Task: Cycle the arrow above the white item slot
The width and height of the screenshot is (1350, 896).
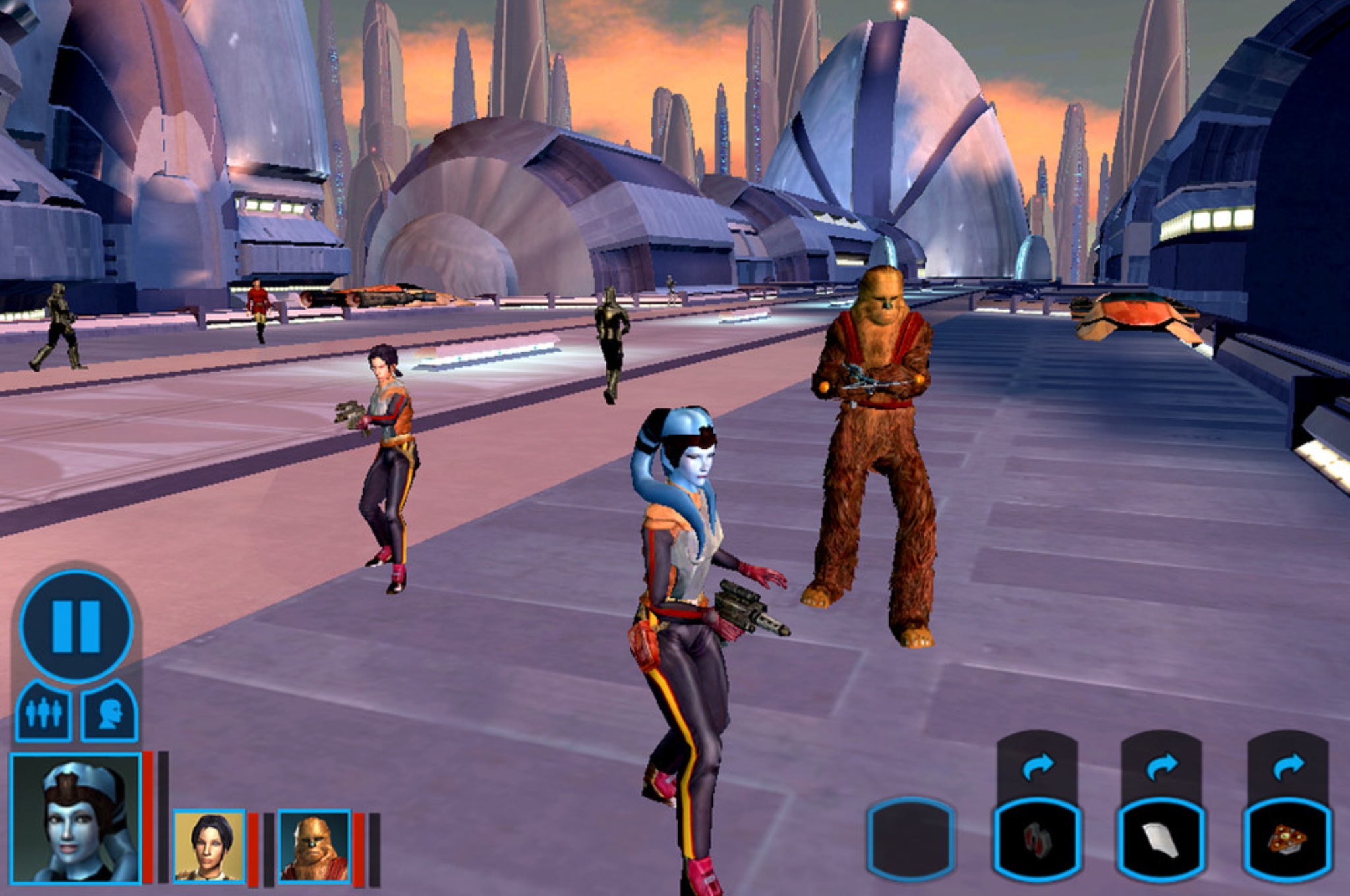Action: coord(1161,766)
